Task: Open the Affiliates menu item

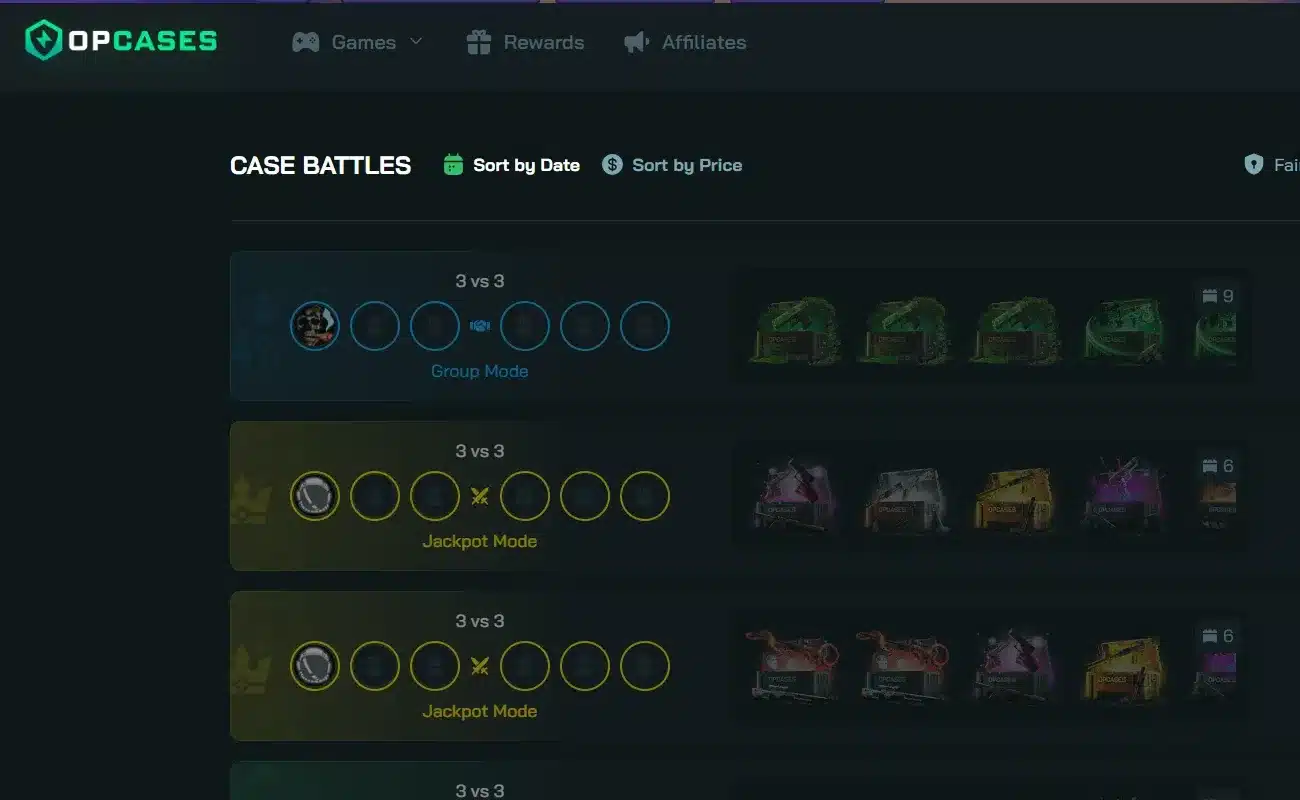Action: (703, 41)
